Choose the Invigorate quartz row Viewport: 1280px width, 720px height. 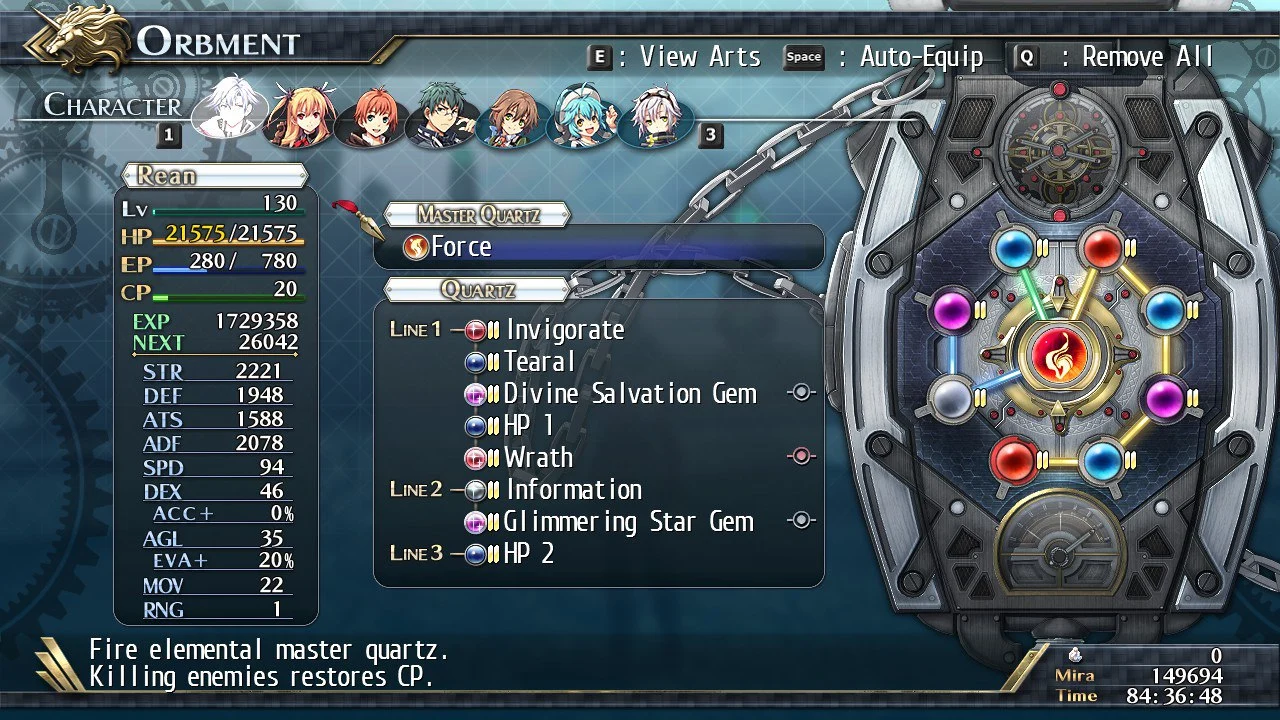point(564,330)
